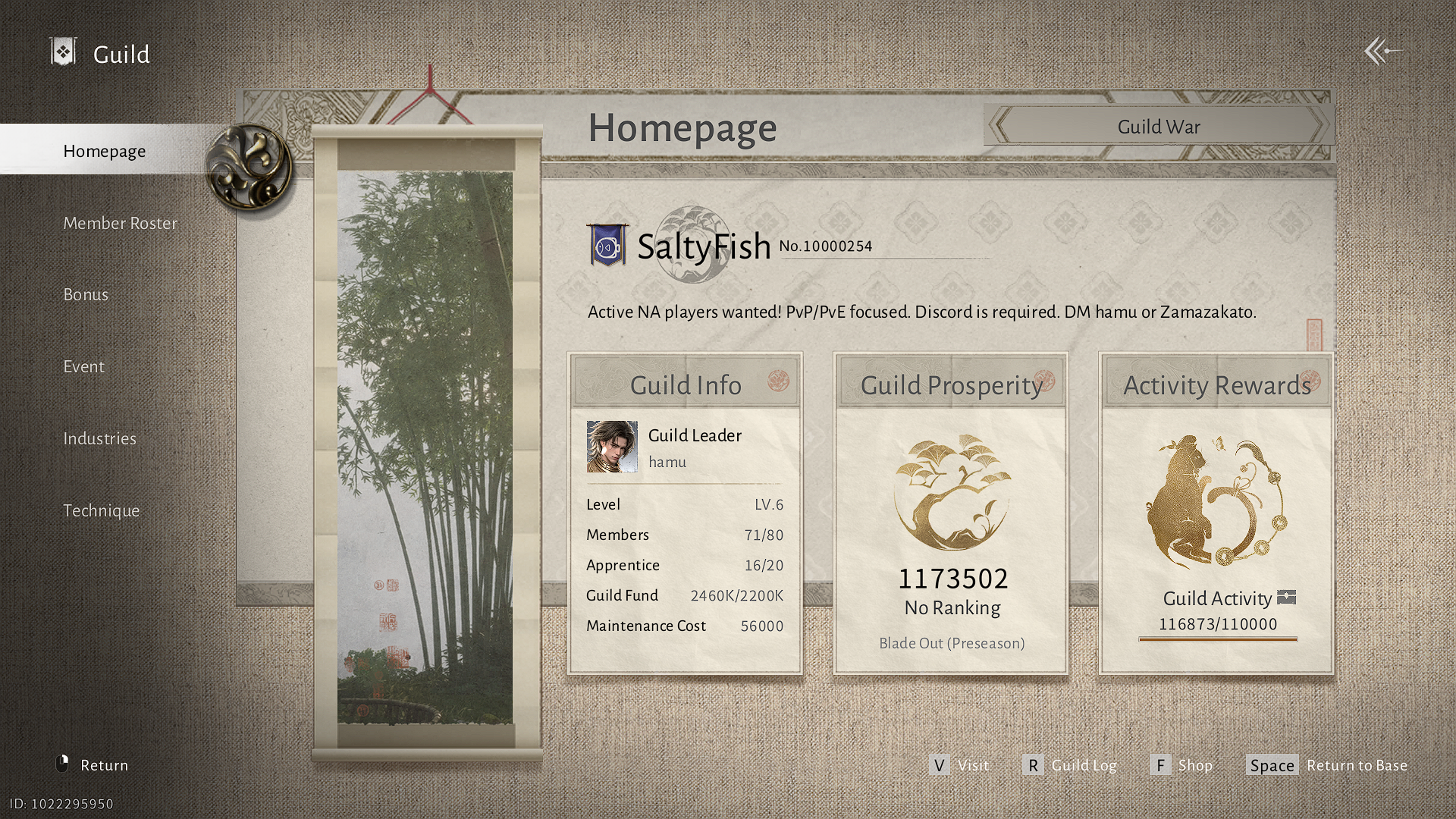The width and height of the screenshot is (1456, 819).
Task: Click Return at the bottom left
Action: 104,764
